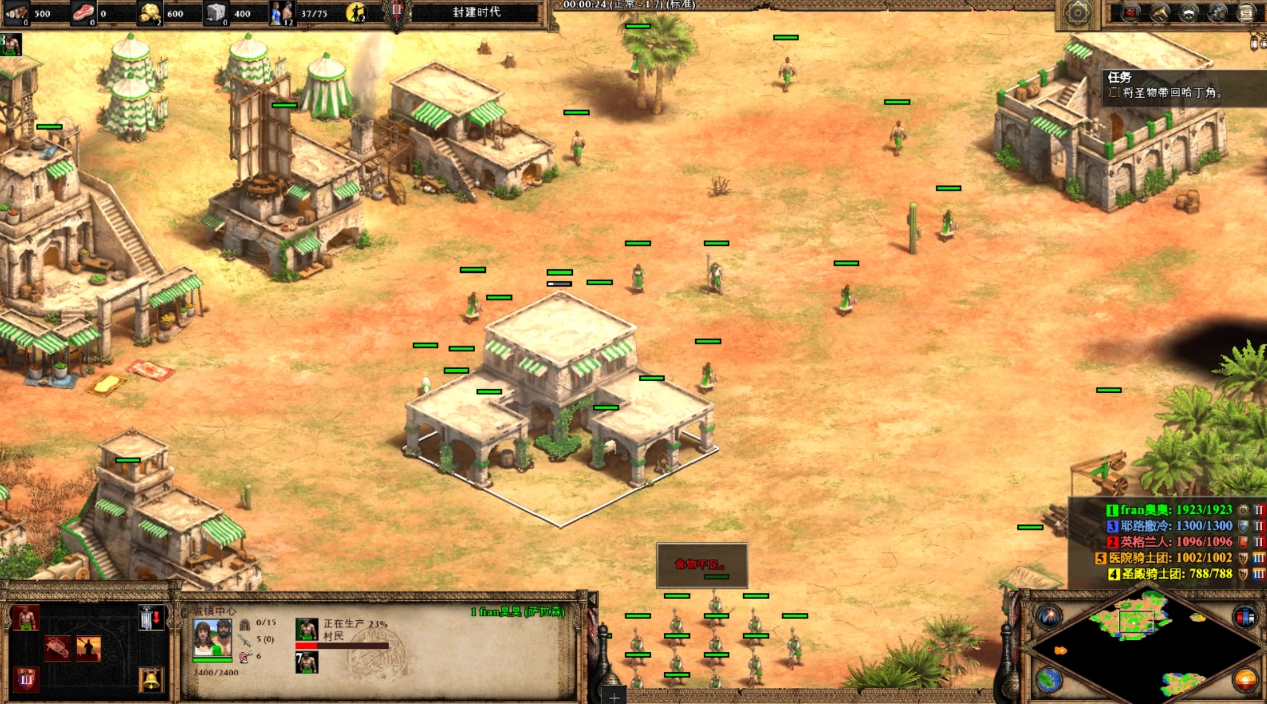Click the garrison gate icon with red arrow

click(x=151, y=618)
